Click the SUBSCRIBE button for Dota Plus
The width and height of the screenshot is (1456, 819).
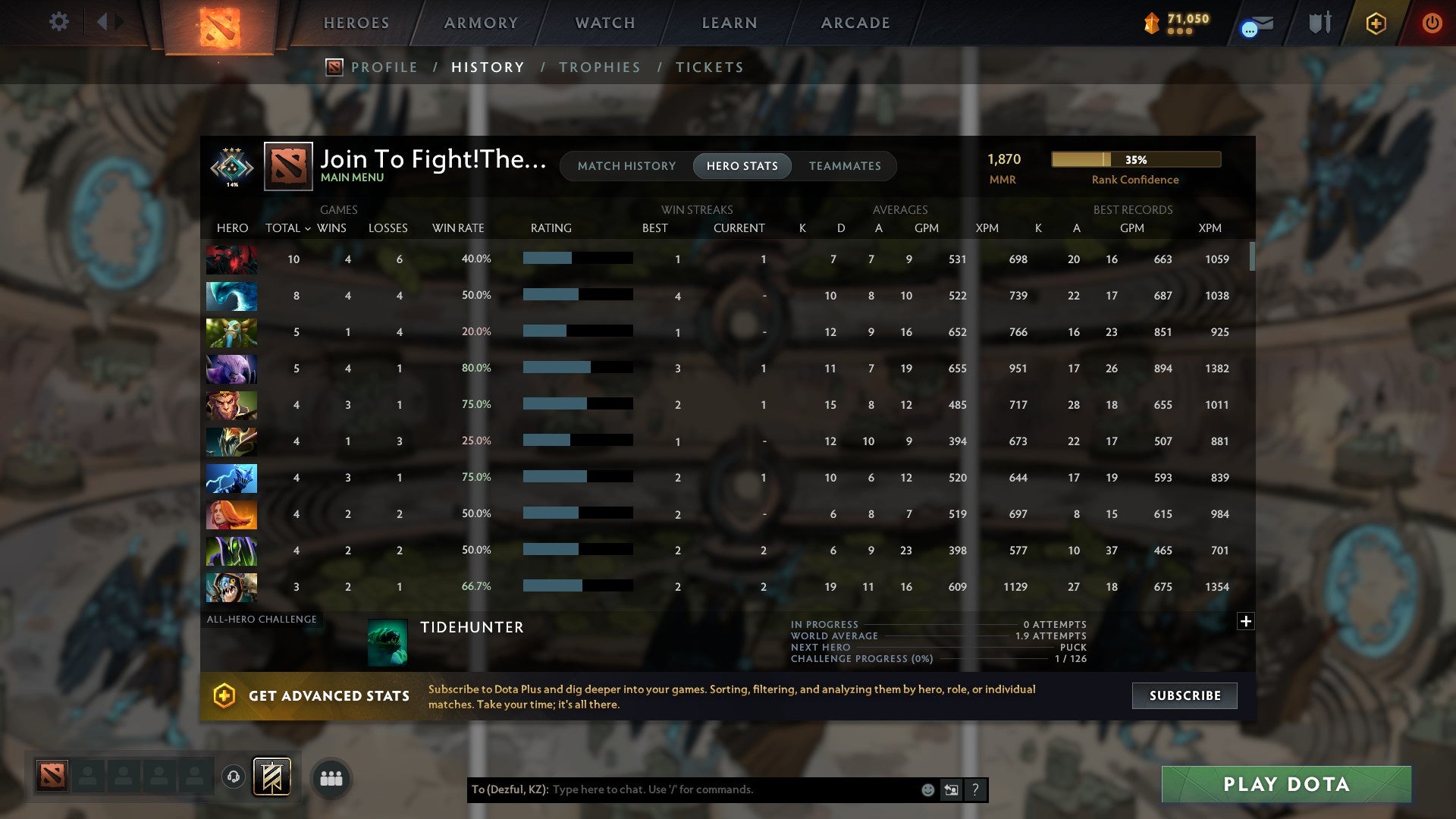tap(1184, 695)
